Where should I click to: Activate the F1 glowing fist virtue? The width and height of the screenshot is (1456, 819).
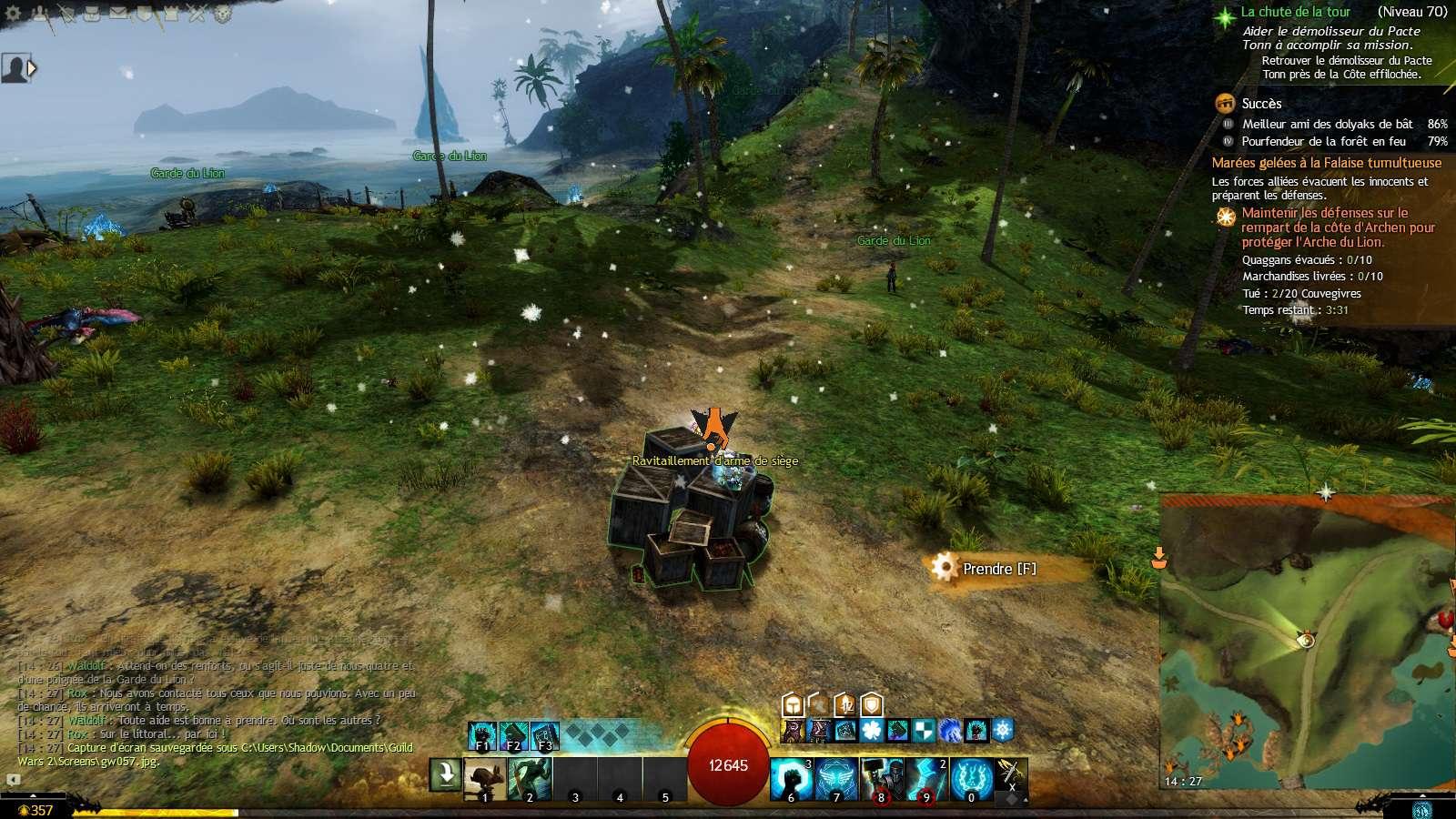482,736
